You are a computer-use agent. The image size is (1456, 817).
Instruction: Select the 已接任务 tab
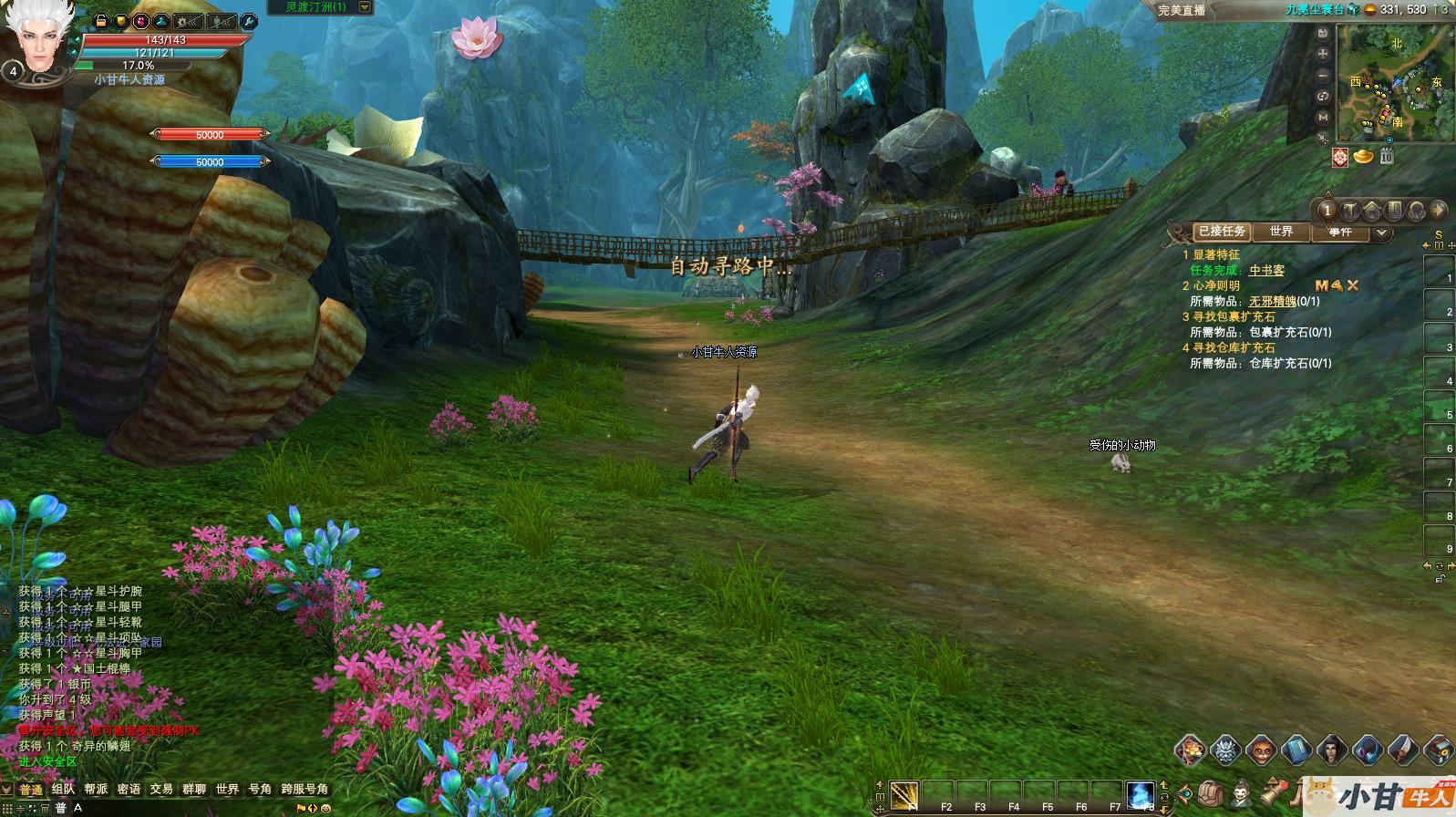1222,232
